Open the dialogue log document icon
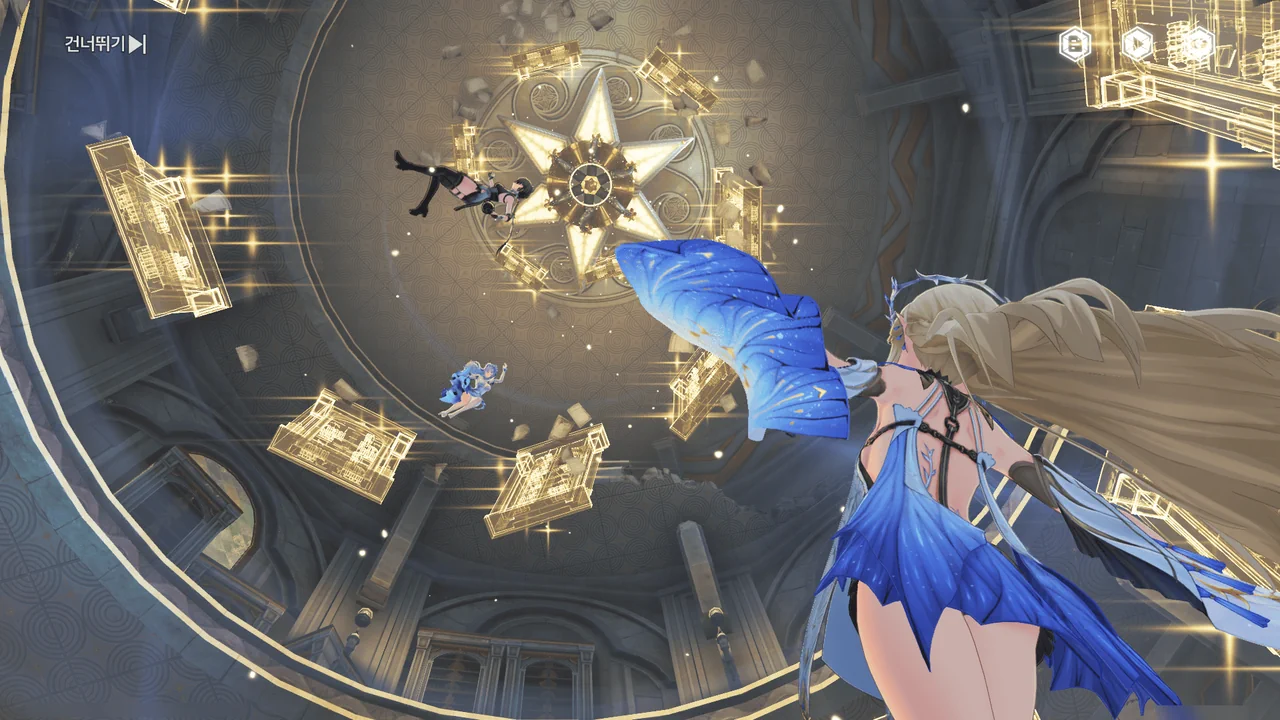 point(1075,44)
